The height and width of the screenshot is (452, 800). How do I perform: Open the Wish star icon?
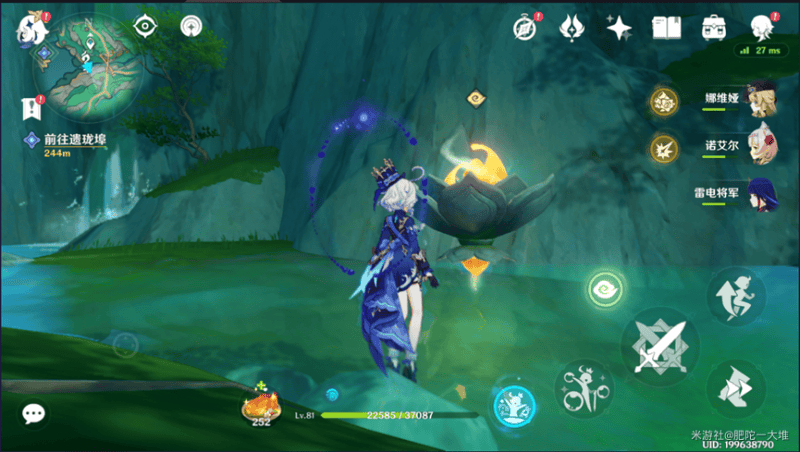coord(619,27)
